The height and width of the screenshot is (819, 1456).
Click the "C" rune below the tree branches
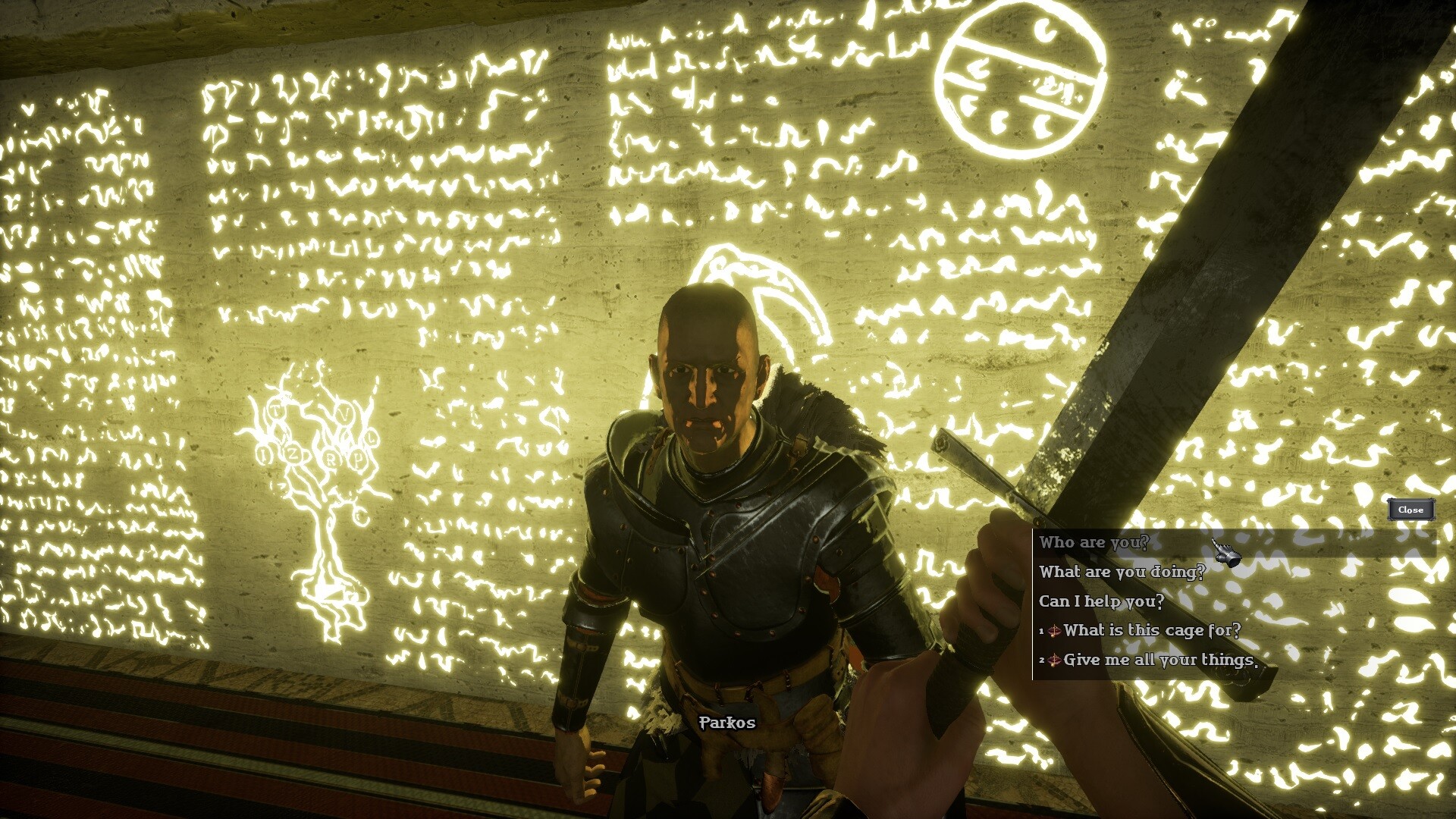point(361,514)
